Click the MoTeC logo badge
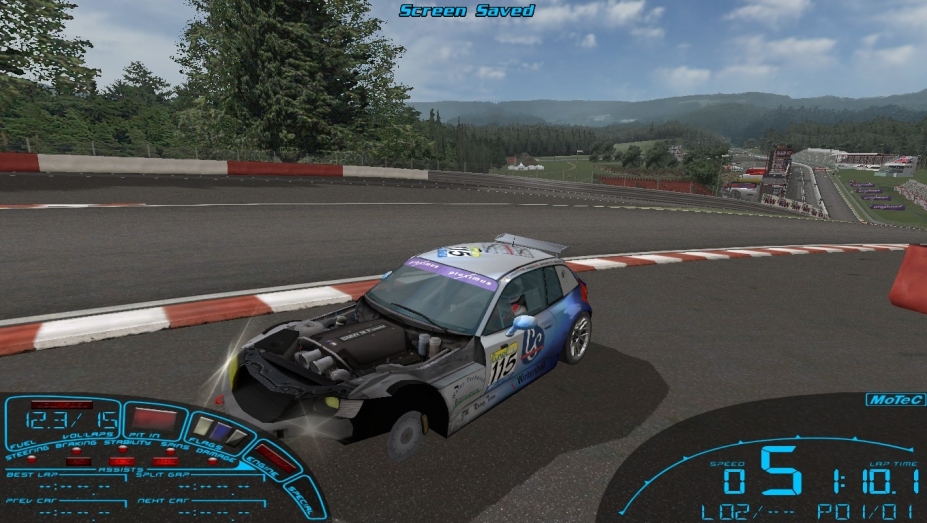 coord(889,400)
